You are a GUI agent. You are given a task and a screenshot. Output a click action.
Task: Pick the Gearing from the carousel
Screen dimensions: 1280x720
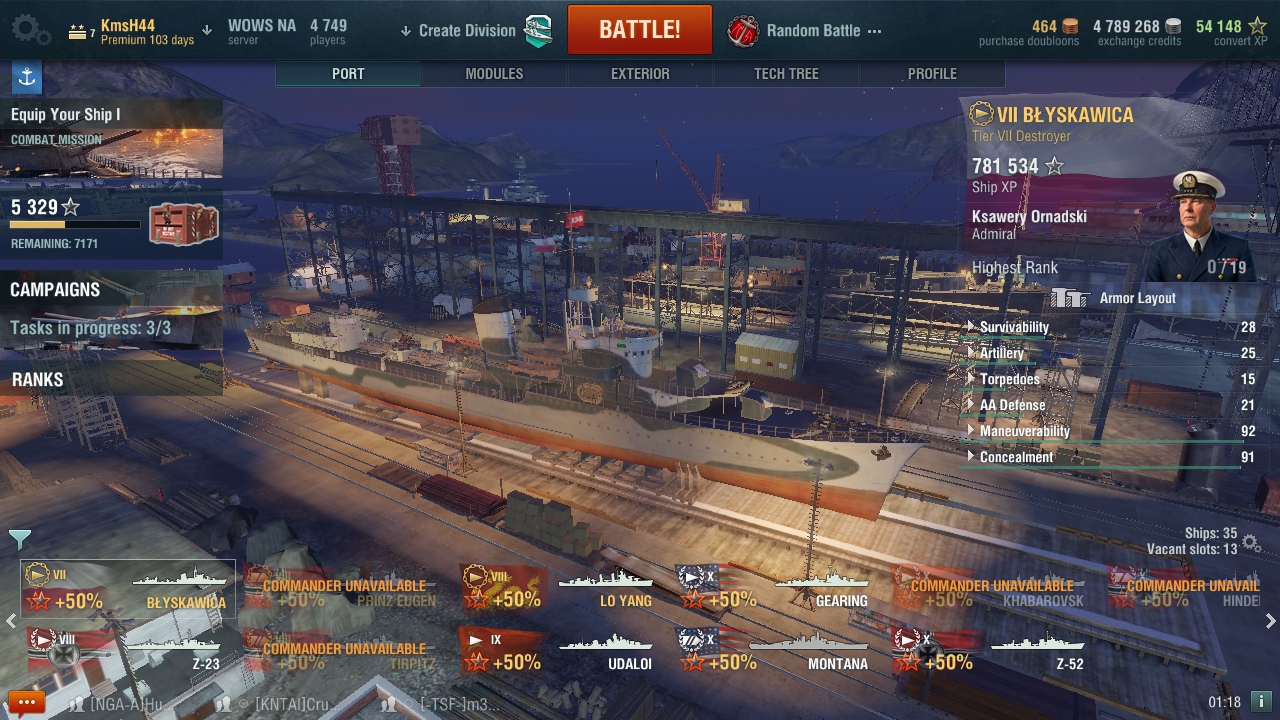click(x=776, y=589)
